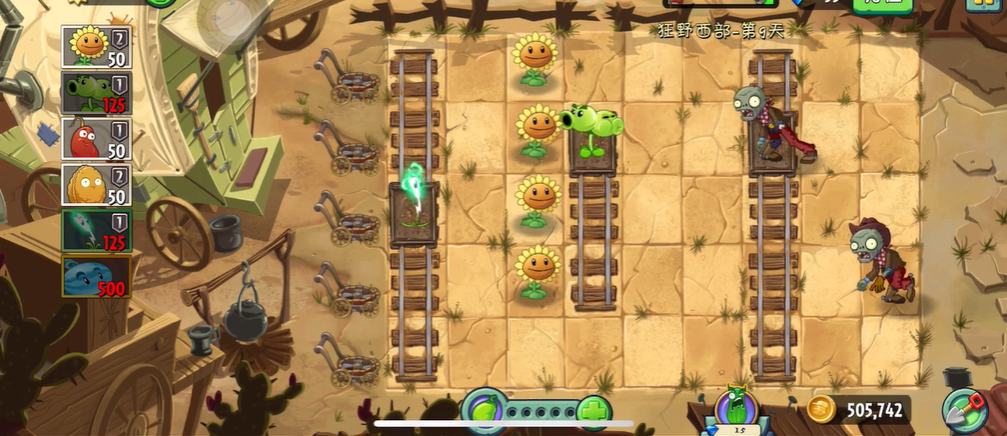
Task: Tap the gold coin balance icon
Action: pyautogui.click(x=822, y=408)
